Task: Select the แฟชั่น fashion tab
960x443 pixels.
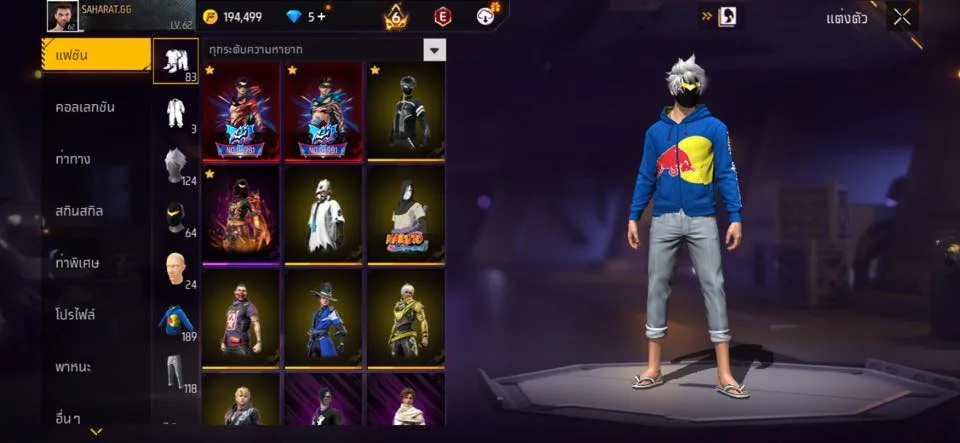Action: coord(95,55)
